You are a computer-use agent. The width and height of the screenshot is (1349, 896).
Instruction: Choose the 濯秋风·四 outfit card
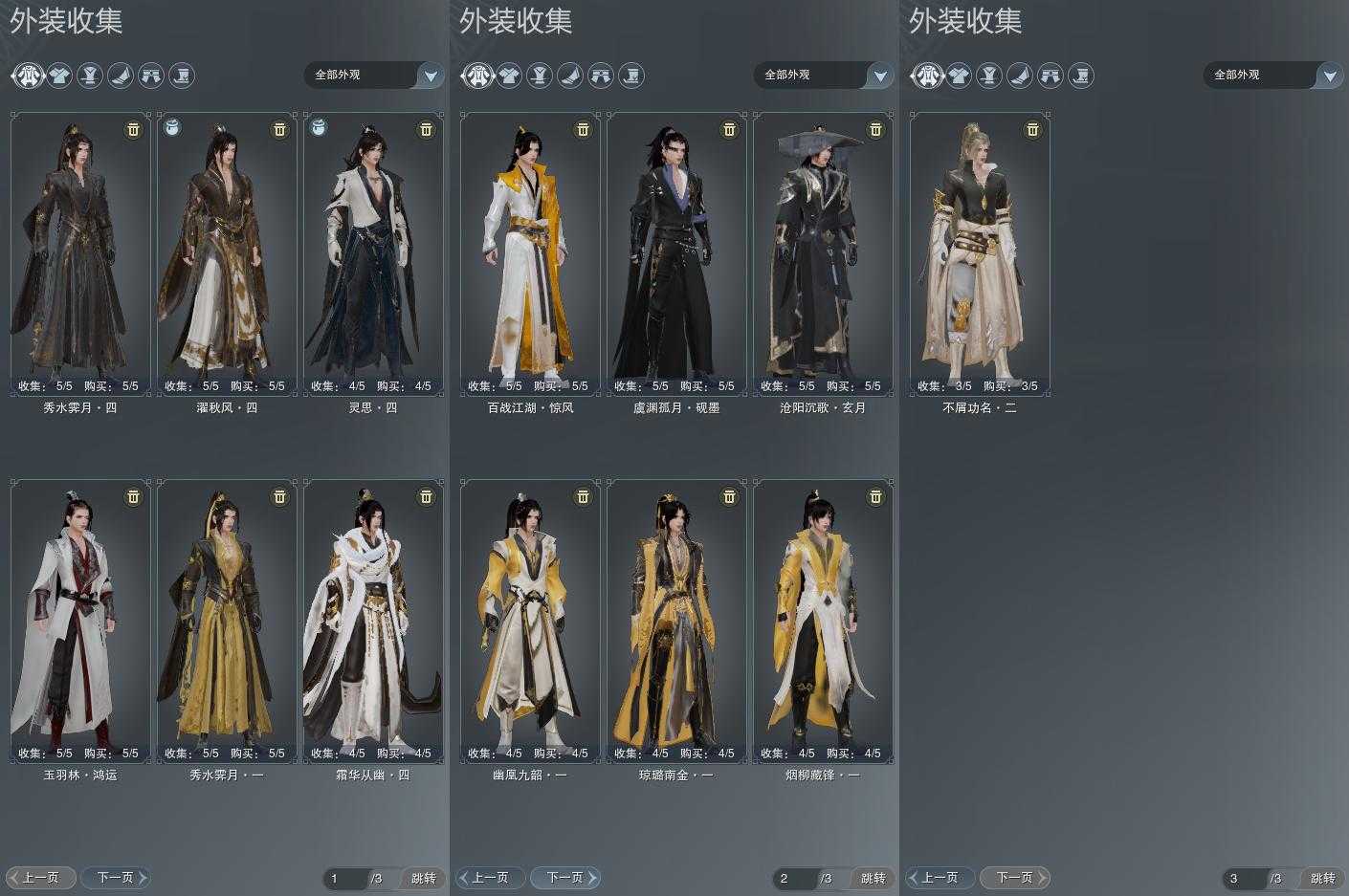pos(227,253)
